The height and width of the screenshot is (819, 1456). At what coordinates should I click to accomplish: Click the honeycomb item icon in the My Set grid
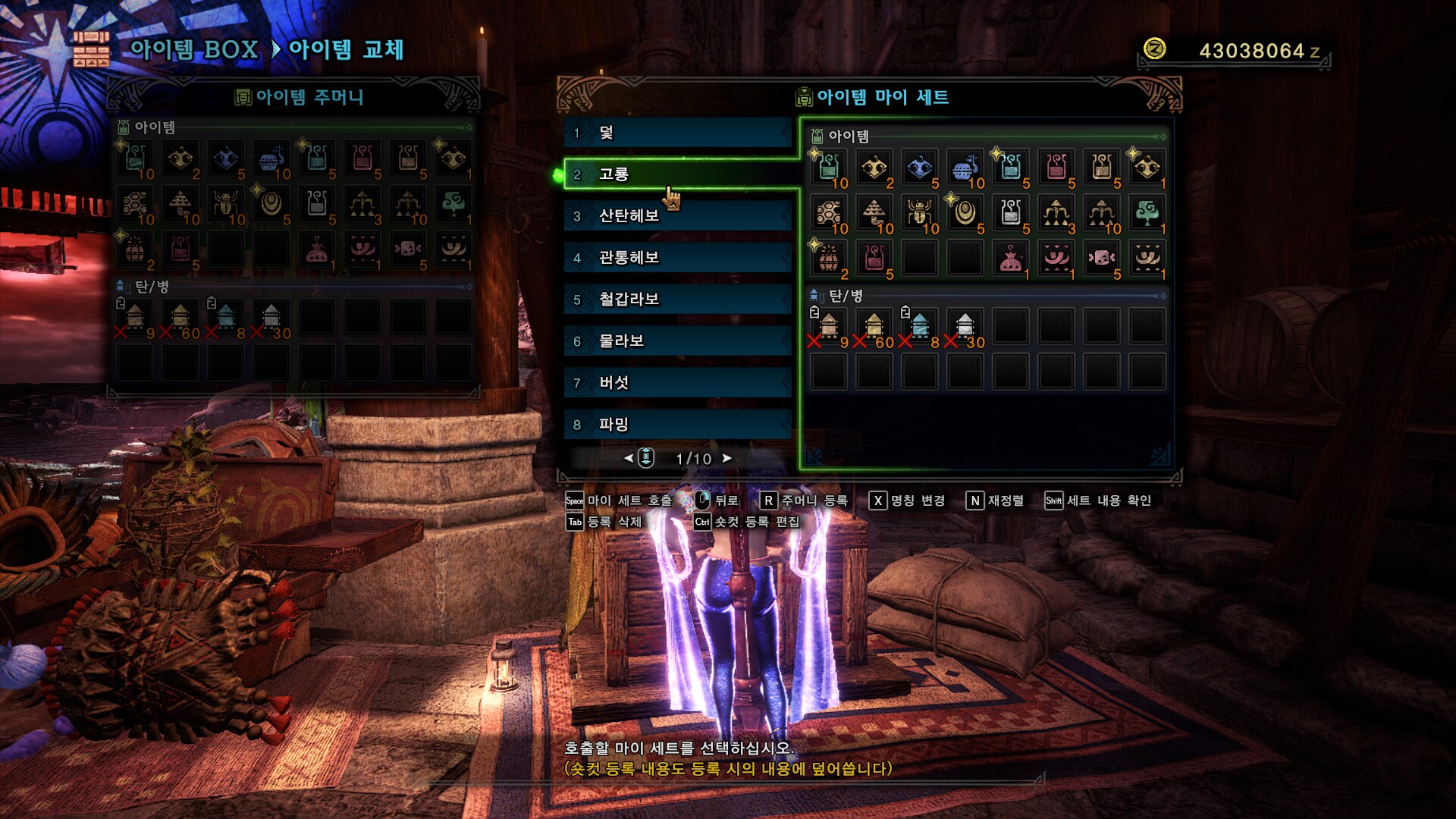[830, 213]
